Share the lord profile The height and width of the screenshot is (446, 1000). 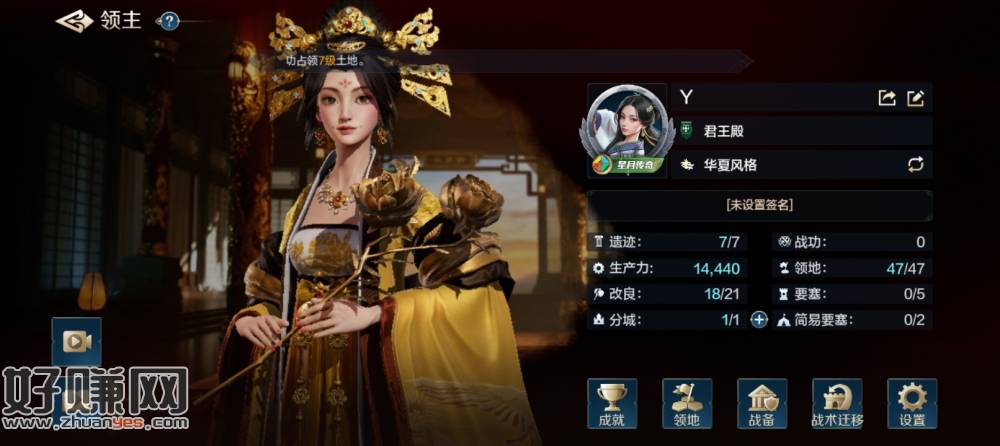tap(886, 98)
